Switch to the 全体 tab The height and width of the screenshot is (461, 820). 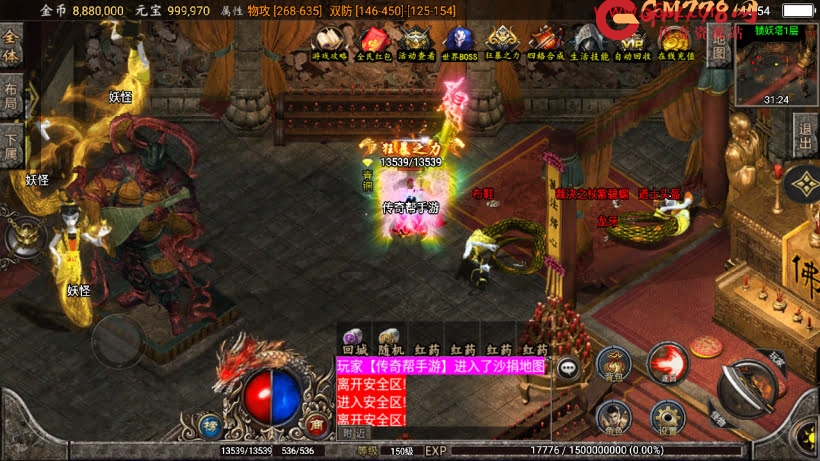tap(11, 46)
